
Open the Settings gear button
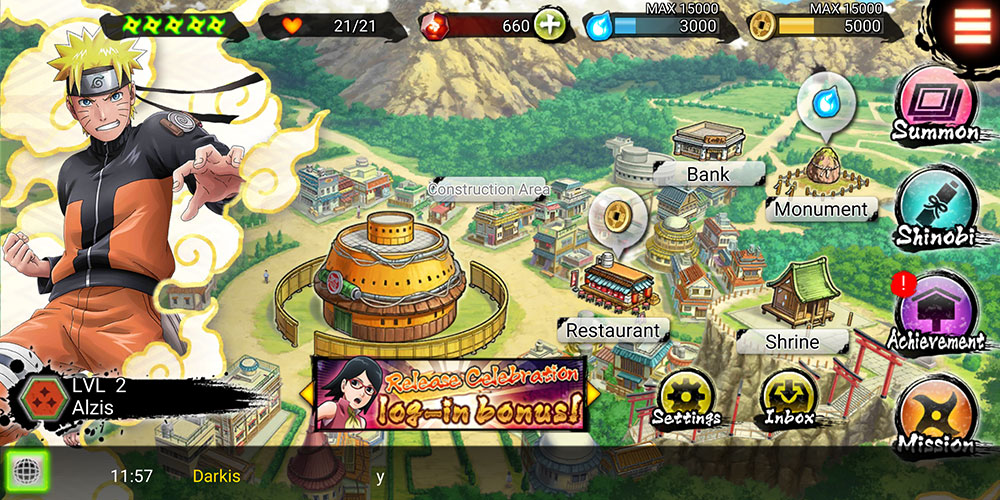point(688,397)
